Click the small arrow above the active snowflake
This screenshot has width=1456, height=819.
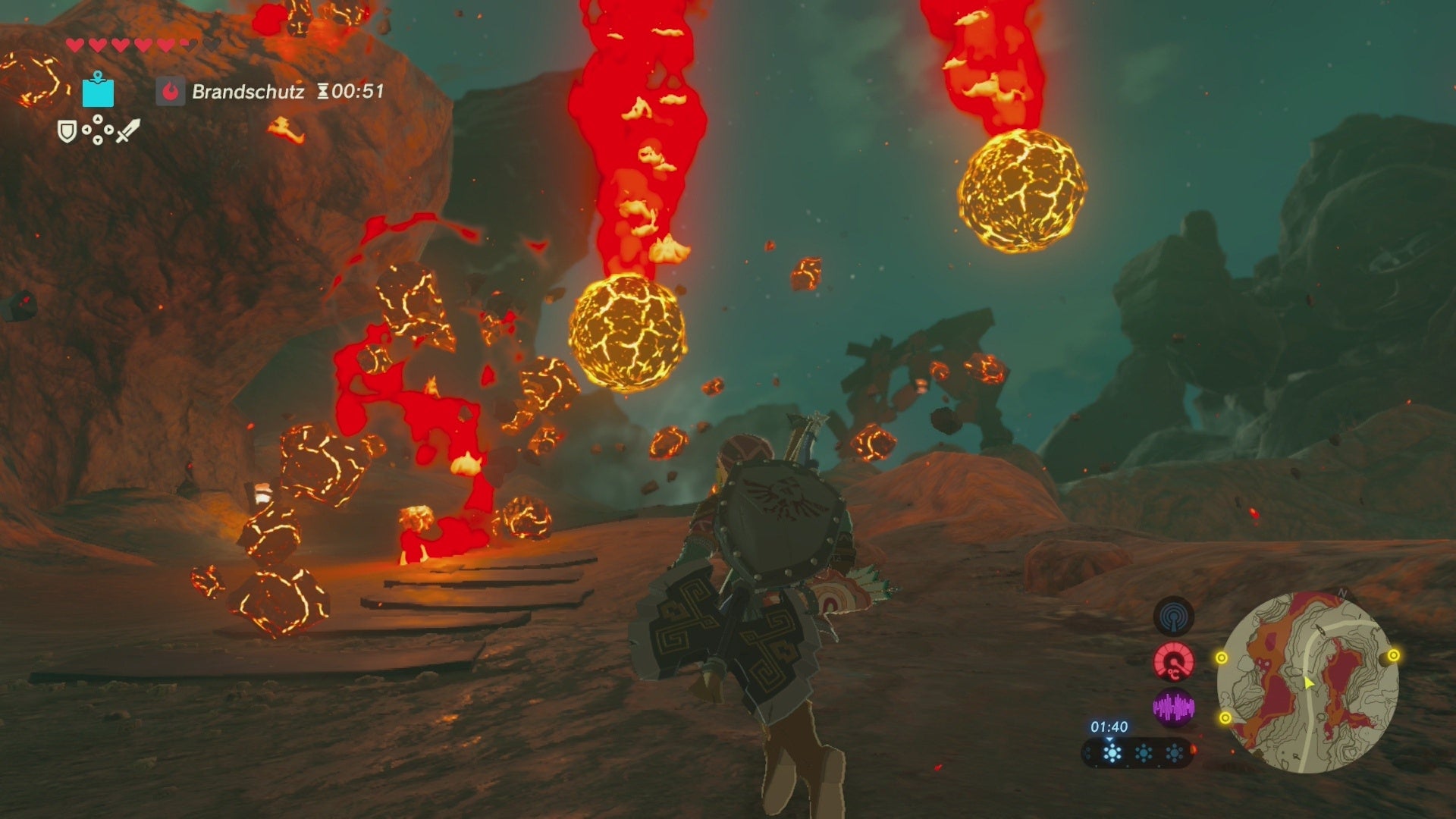[1109, 740]
